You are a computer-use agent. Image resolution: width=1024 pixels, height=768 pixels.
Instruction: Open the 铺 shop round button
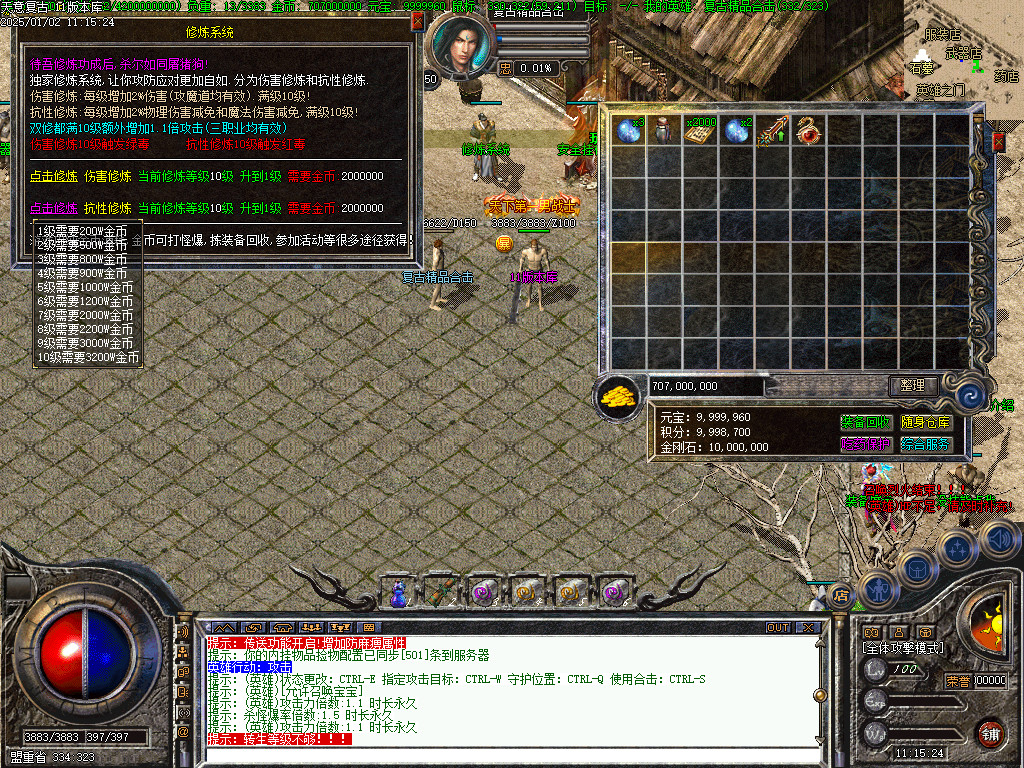990,733
